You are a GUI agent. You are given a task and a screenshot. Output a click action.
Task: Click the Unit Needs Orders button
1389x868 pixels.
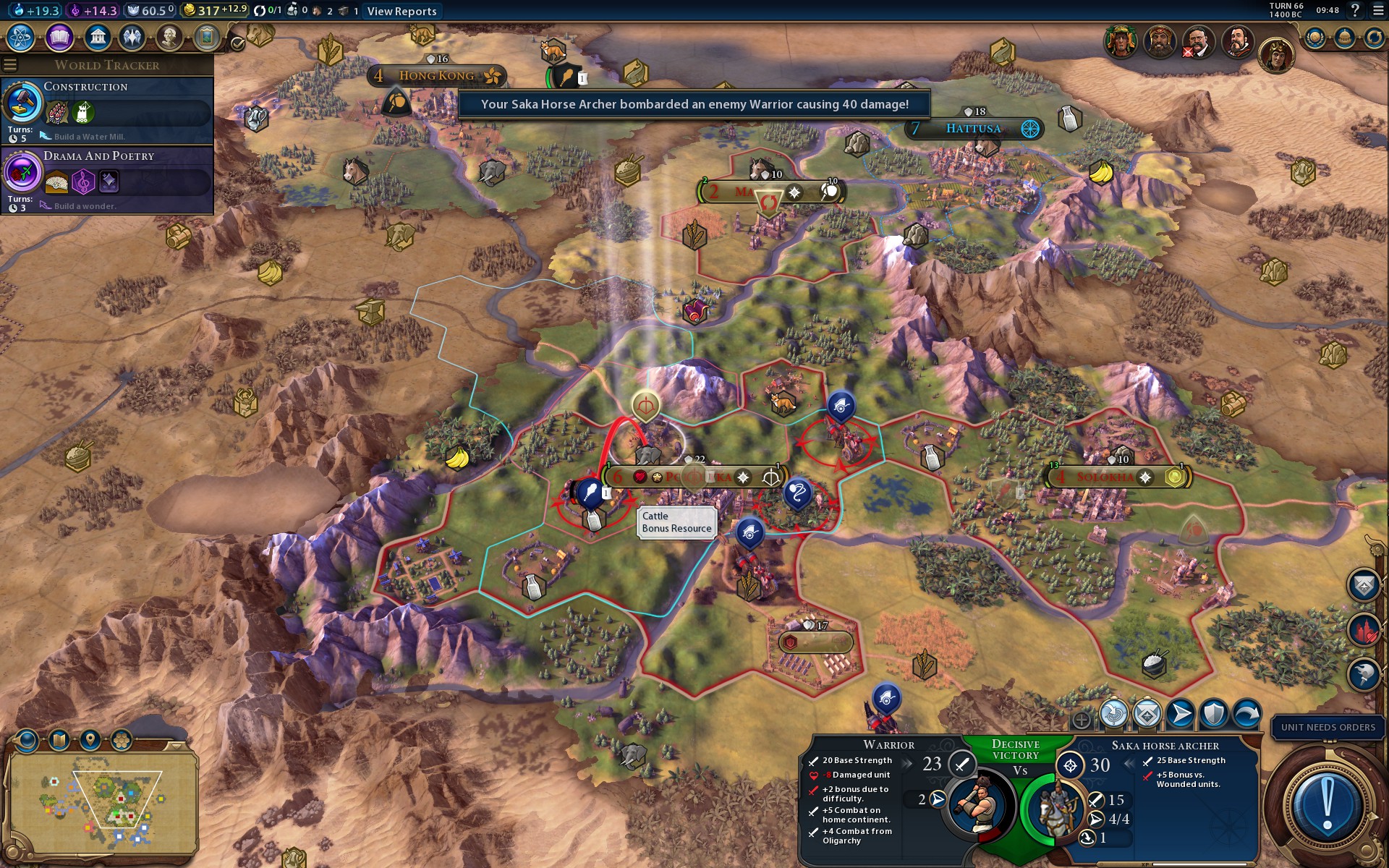coord(1328,727)
